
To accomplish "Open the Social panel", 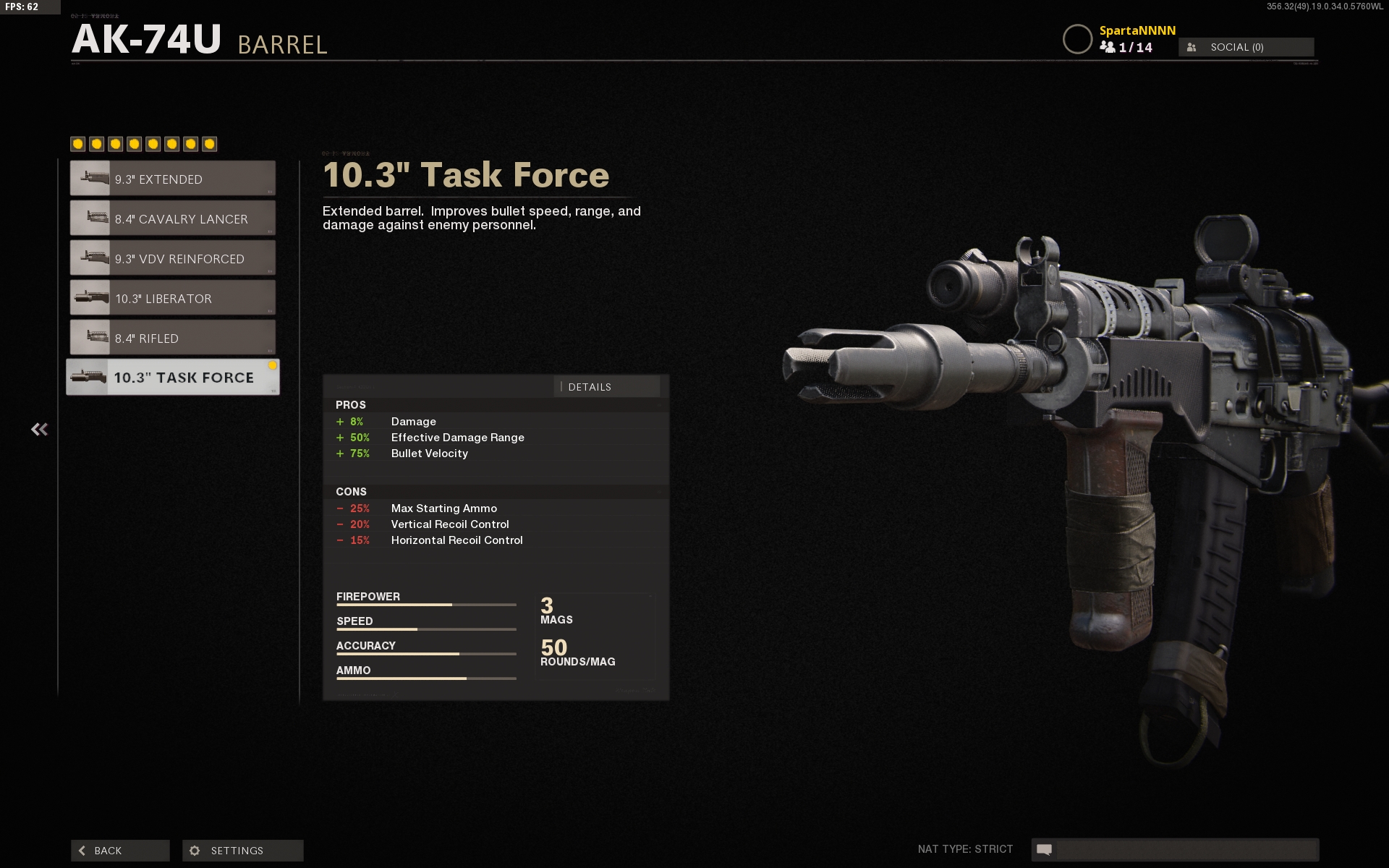I will pyautogui.click(x=1246, y=47).
